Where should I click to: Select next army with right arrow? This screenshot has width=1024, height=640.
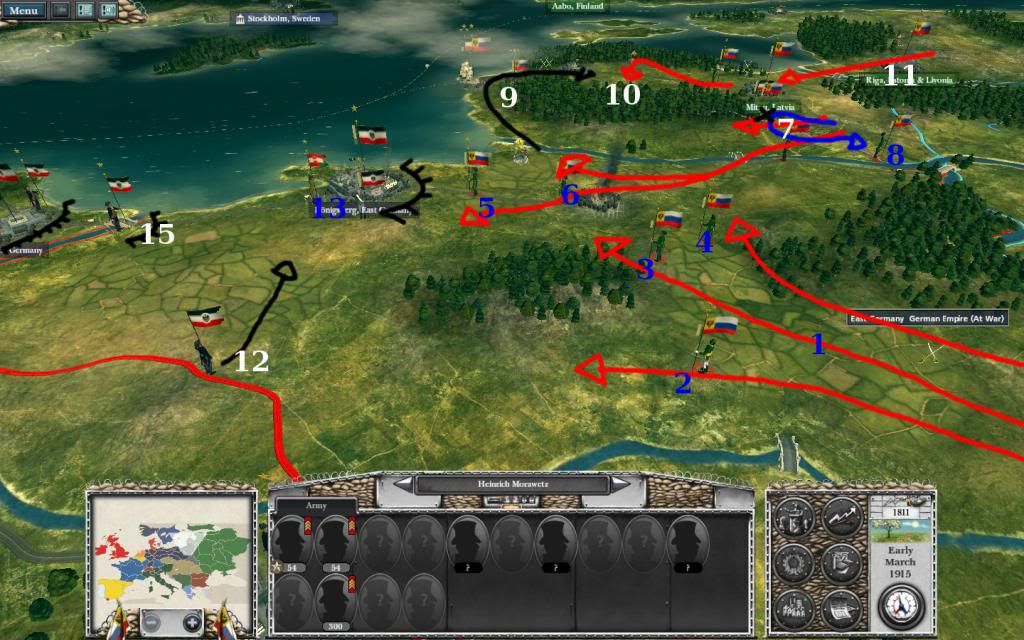point(622,484)
